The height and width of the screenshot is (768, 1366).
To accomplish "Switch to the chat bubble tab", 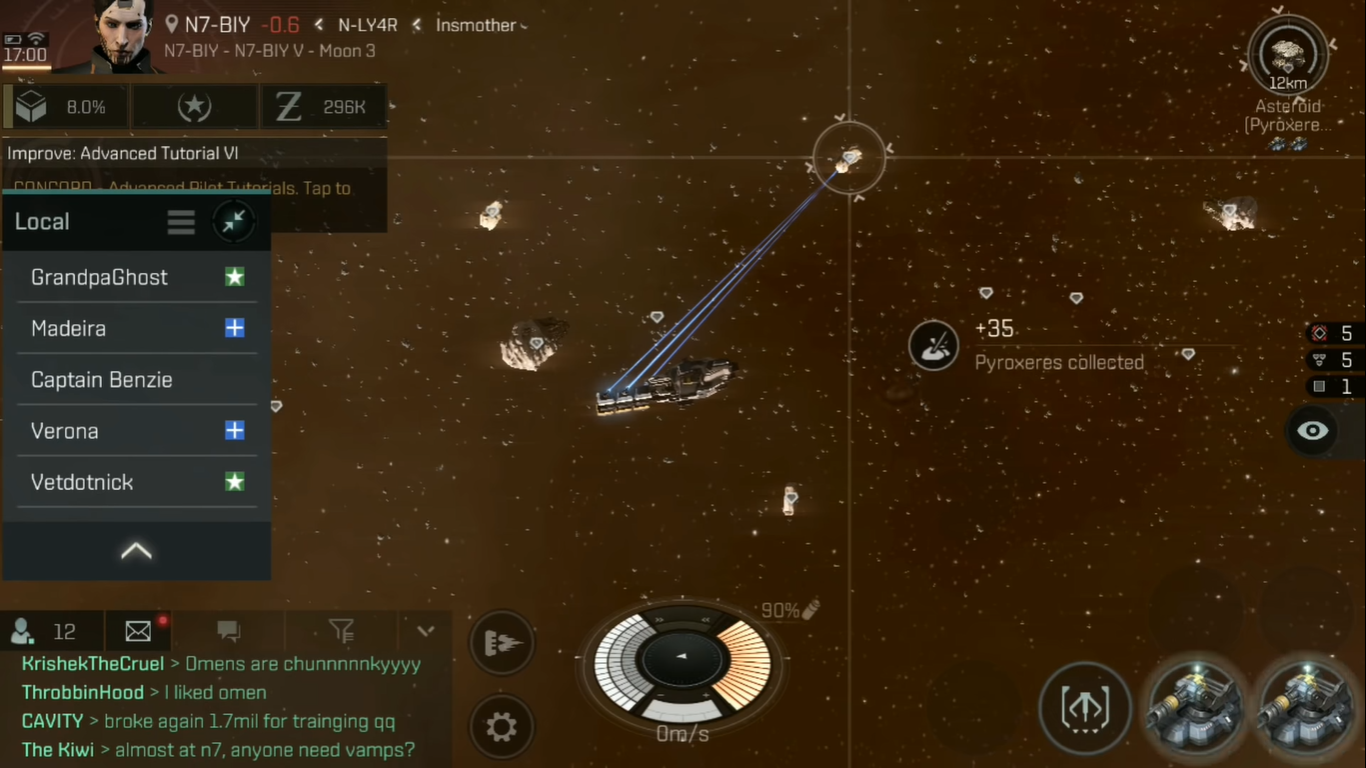I will click(x=229, y=631).
